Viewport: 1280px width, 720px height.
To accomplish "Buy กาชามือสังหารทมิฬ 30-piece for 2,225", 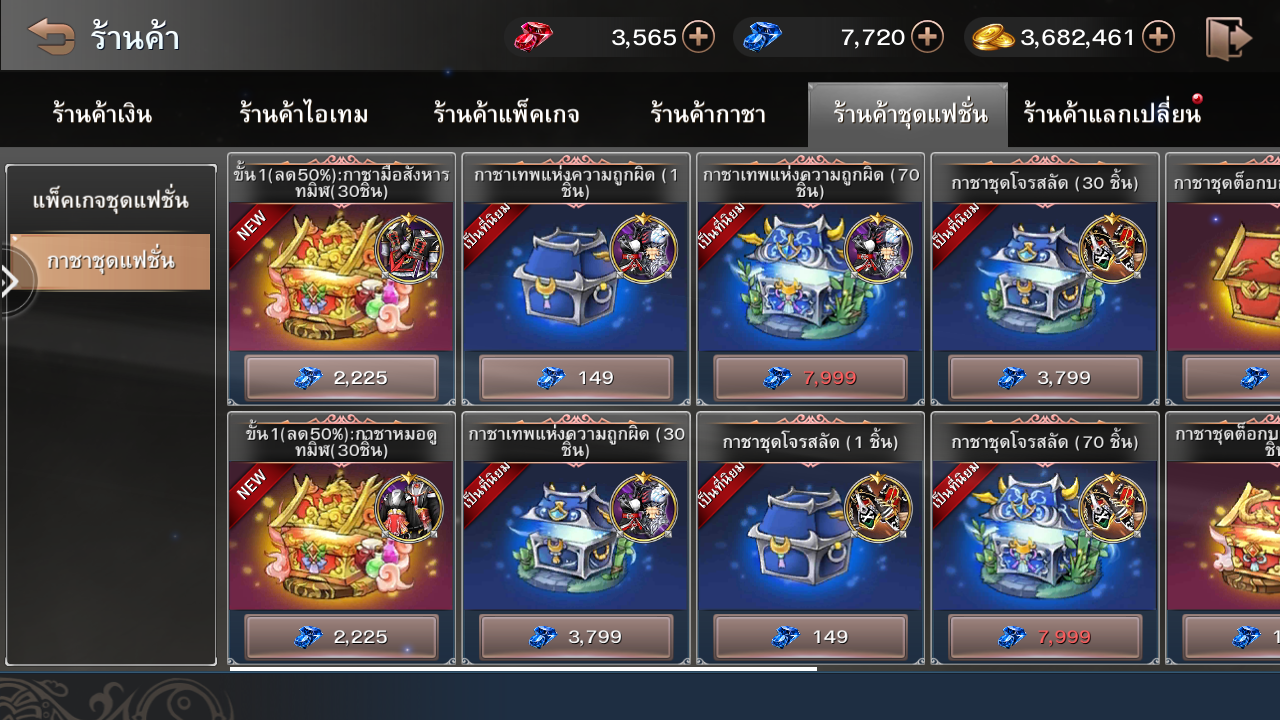I will [341, 378].
